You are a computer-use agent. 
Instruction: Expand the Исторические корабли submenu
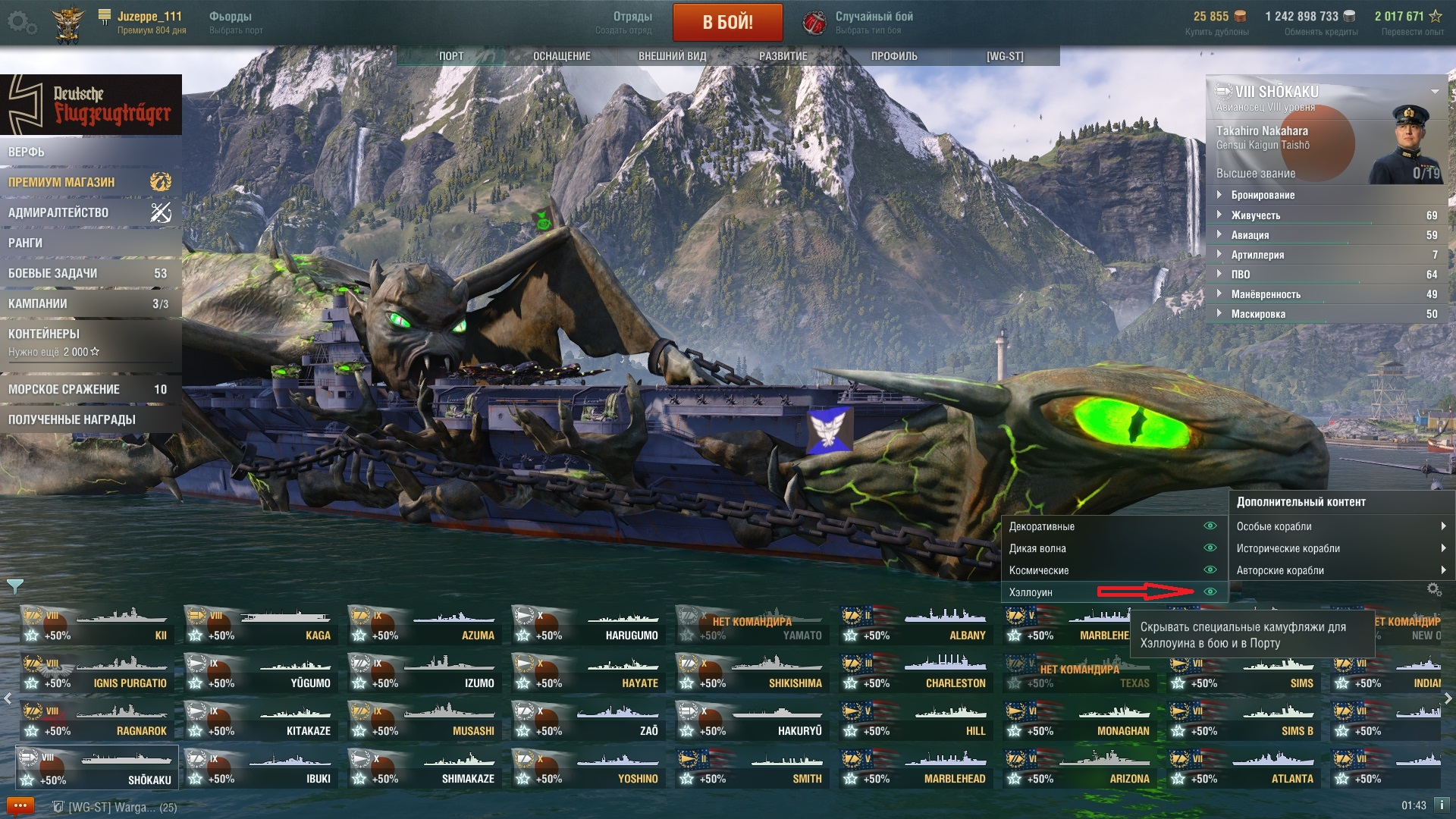(x=1340, y=548)
